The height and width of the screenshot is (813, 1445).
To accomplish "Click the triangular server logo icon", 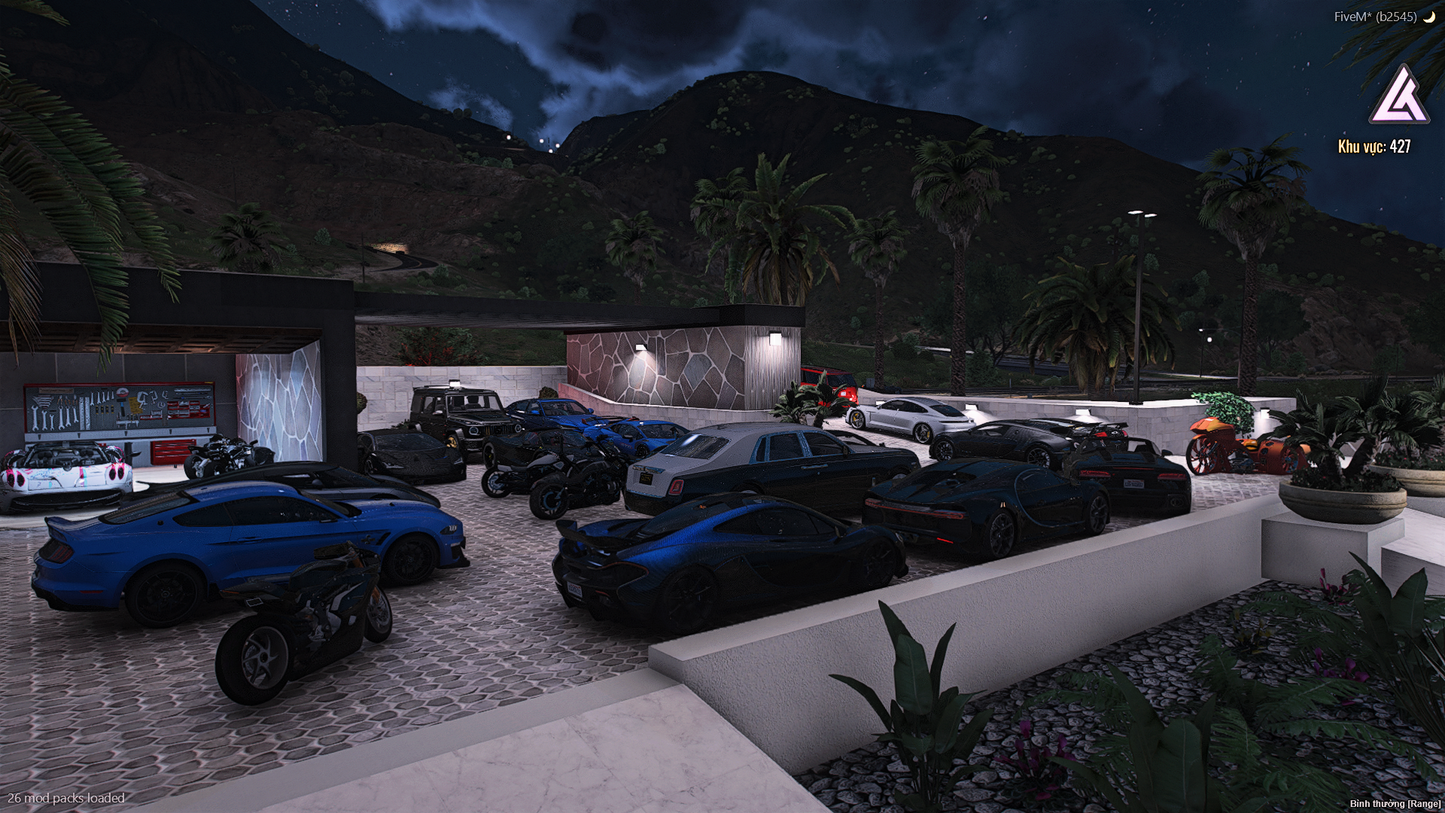I will [1398, 96].
